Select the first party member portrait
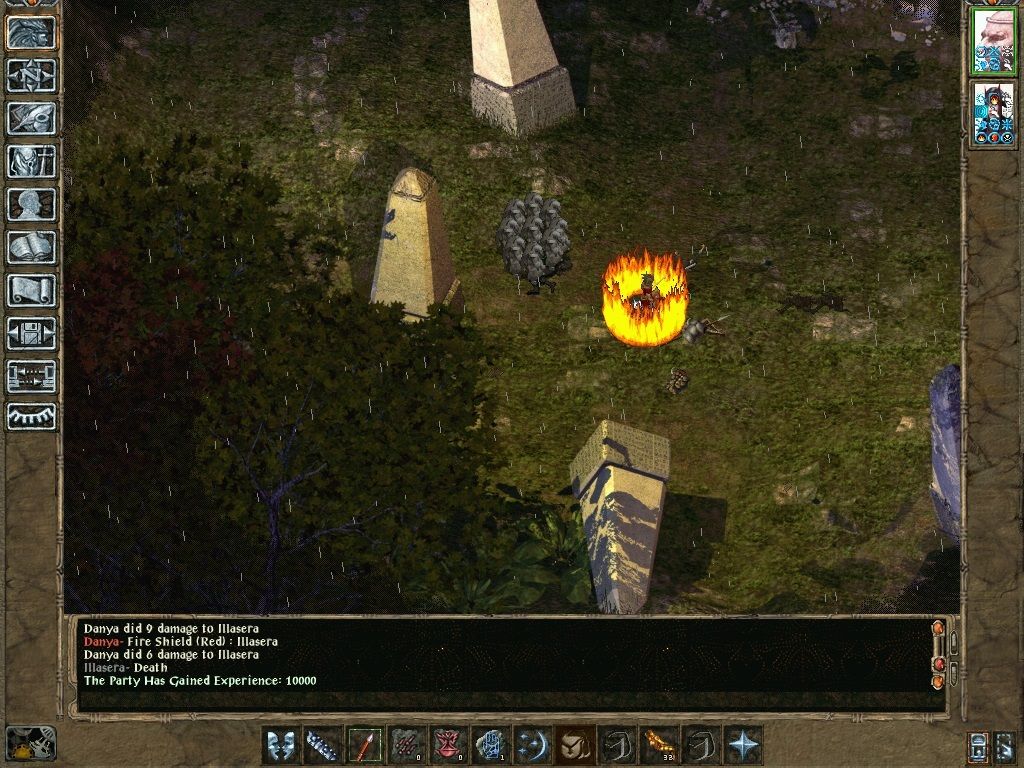Viewport: 1024px width, 768px height. (x=993, y=41)
